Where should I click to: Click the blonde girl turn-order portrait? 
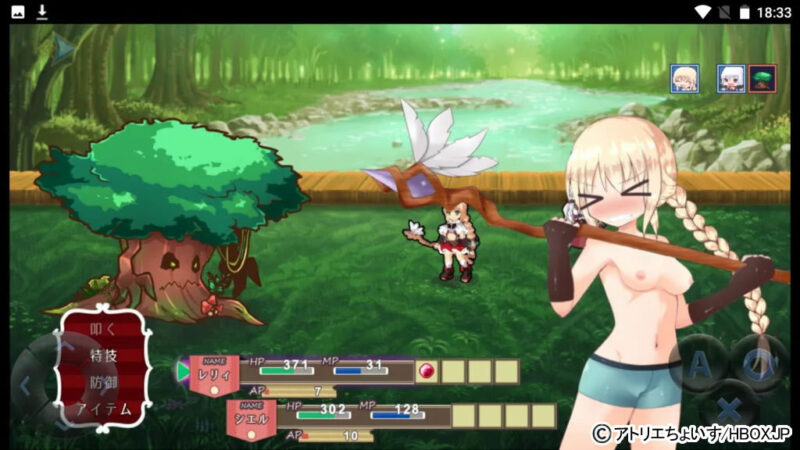click(x=686, y=78)
